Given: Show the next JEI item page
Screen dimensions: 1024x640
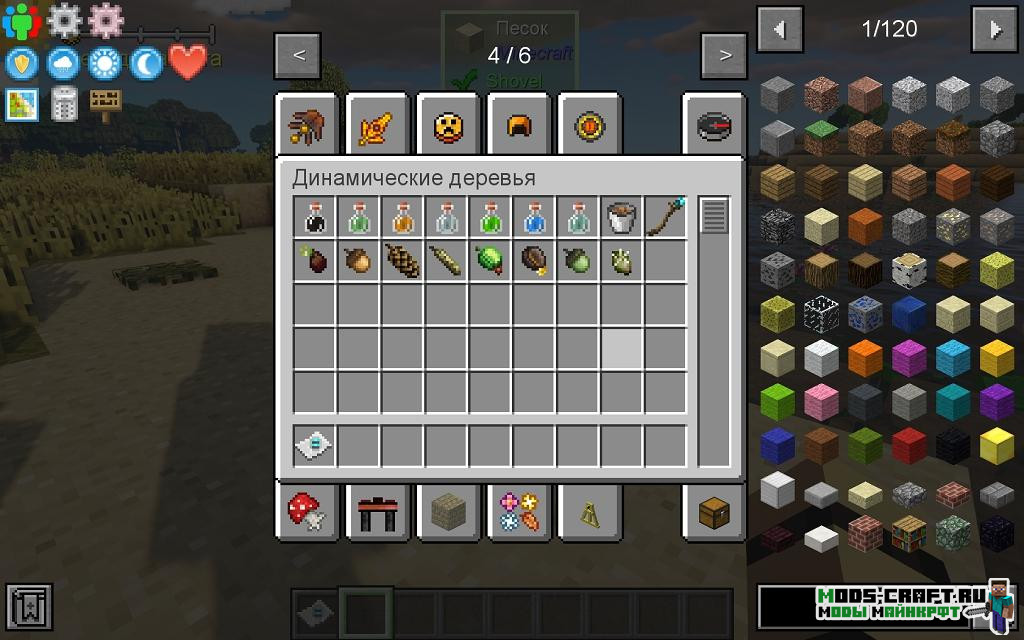Looking at the screenshot, I should (996, 30).
